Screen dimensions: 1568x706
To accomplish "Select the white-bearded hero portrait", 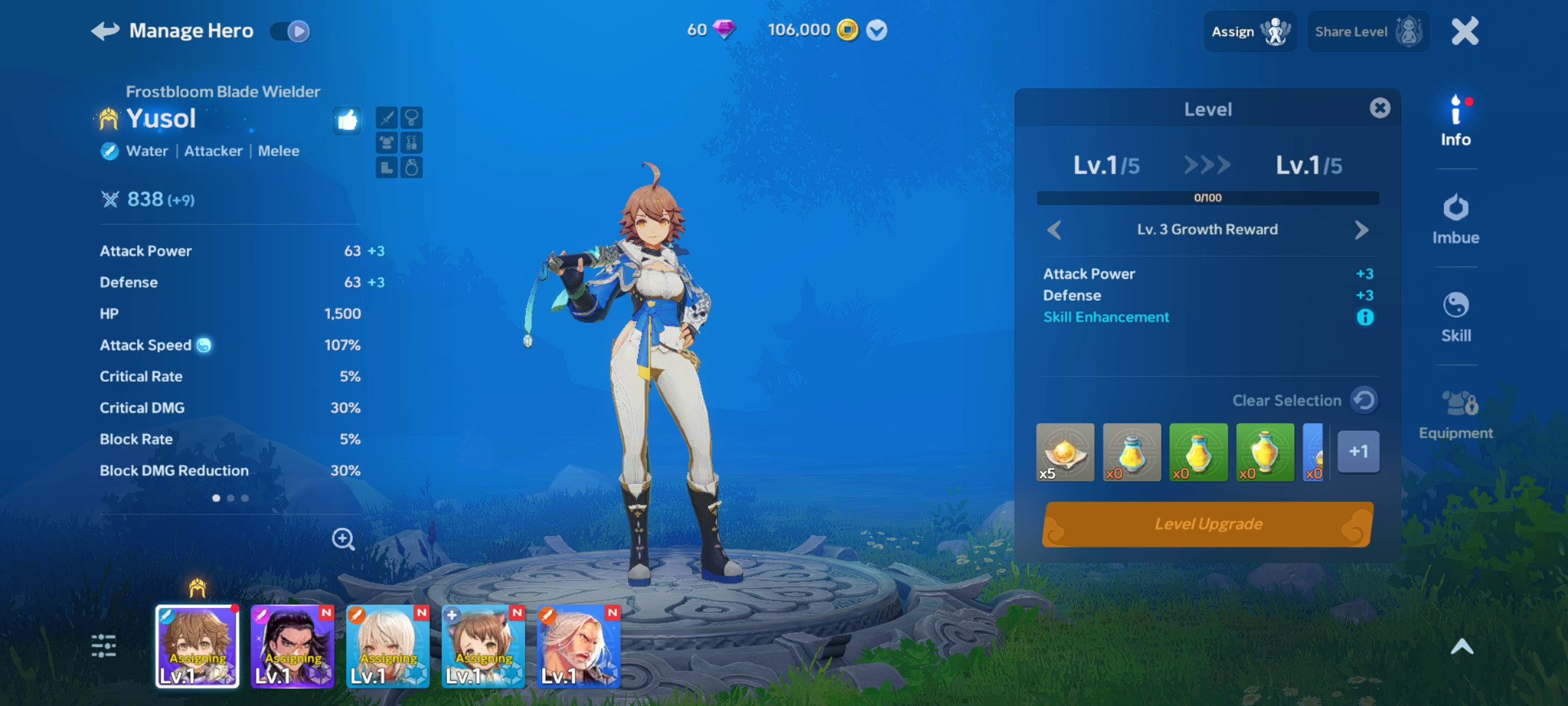I will pos(578,646).
